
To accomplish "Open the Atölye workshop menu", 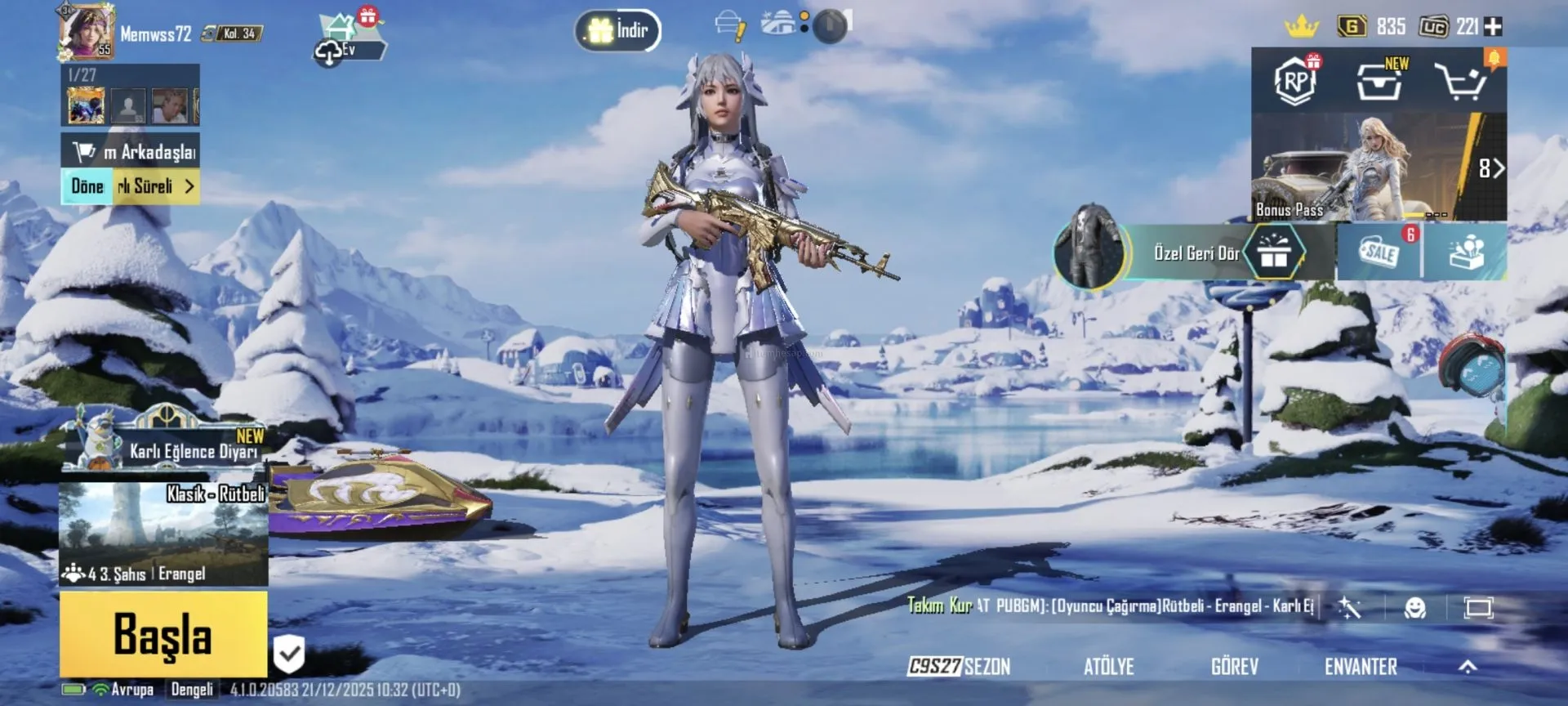I will pos(1108,667).
